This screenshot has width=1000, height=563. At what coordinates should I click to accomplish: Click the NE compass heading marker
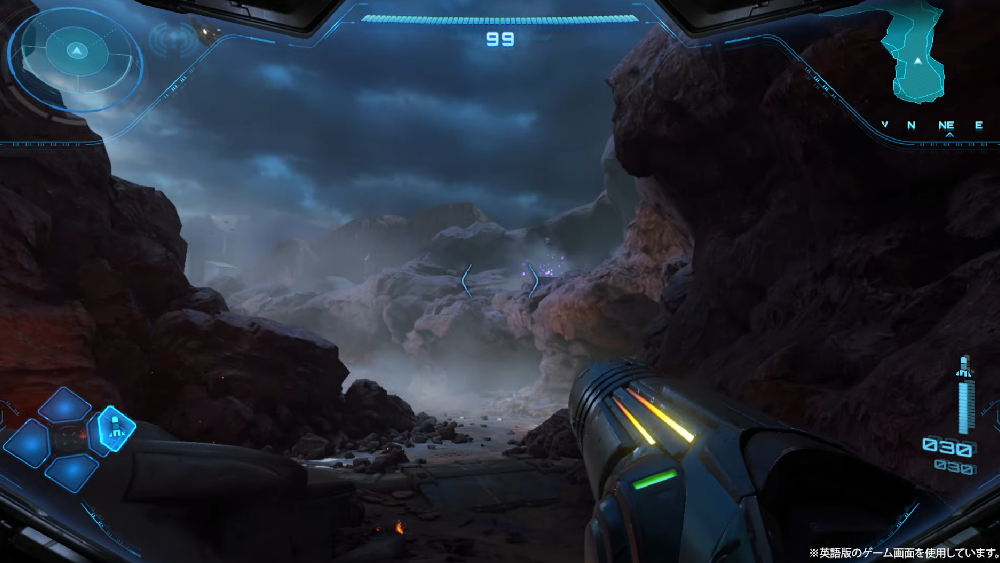(946, 126)
